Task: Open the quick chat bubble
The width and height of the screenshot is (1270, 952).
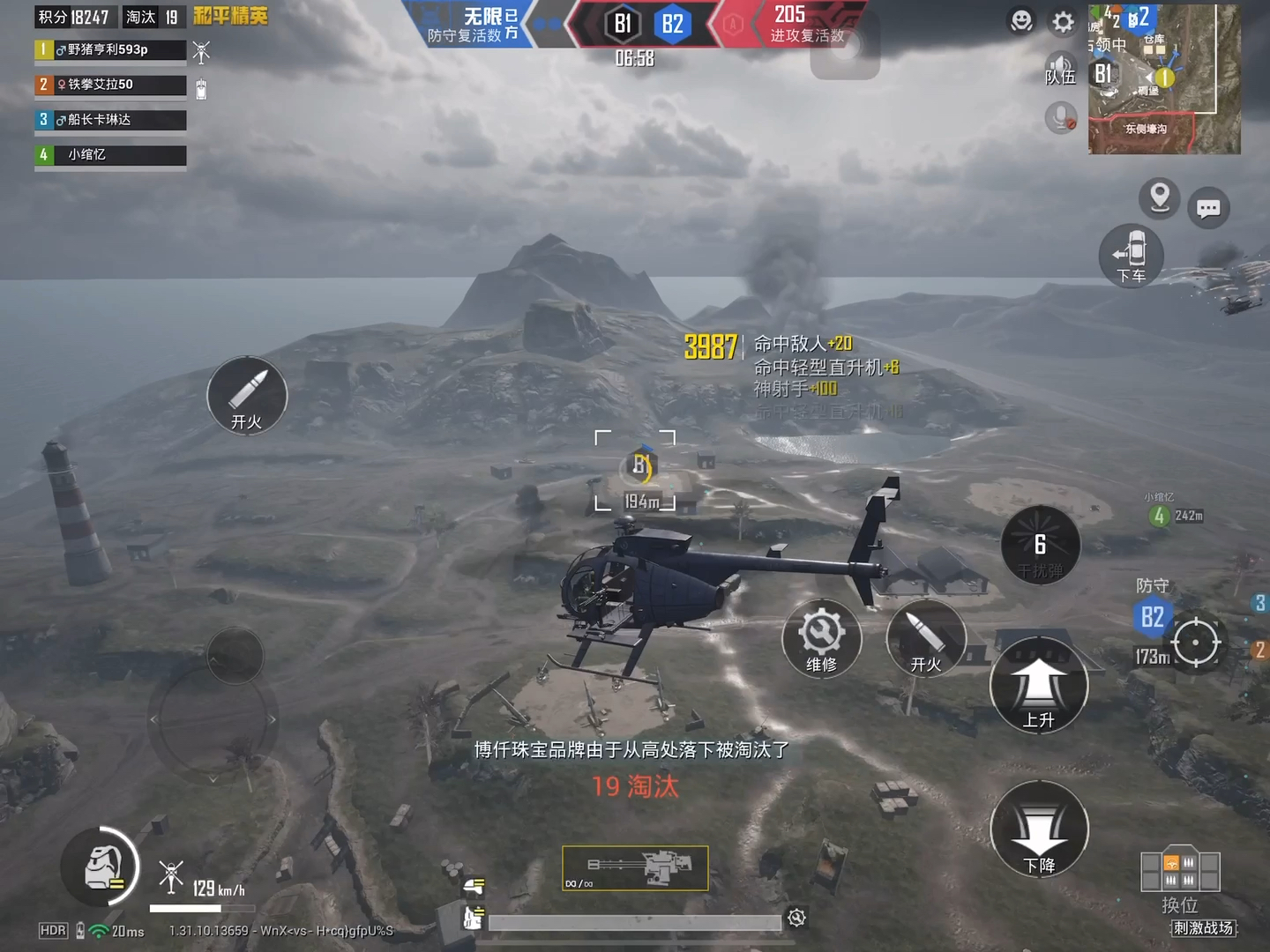Action: pyautogui.click(x=1208, y=208)
